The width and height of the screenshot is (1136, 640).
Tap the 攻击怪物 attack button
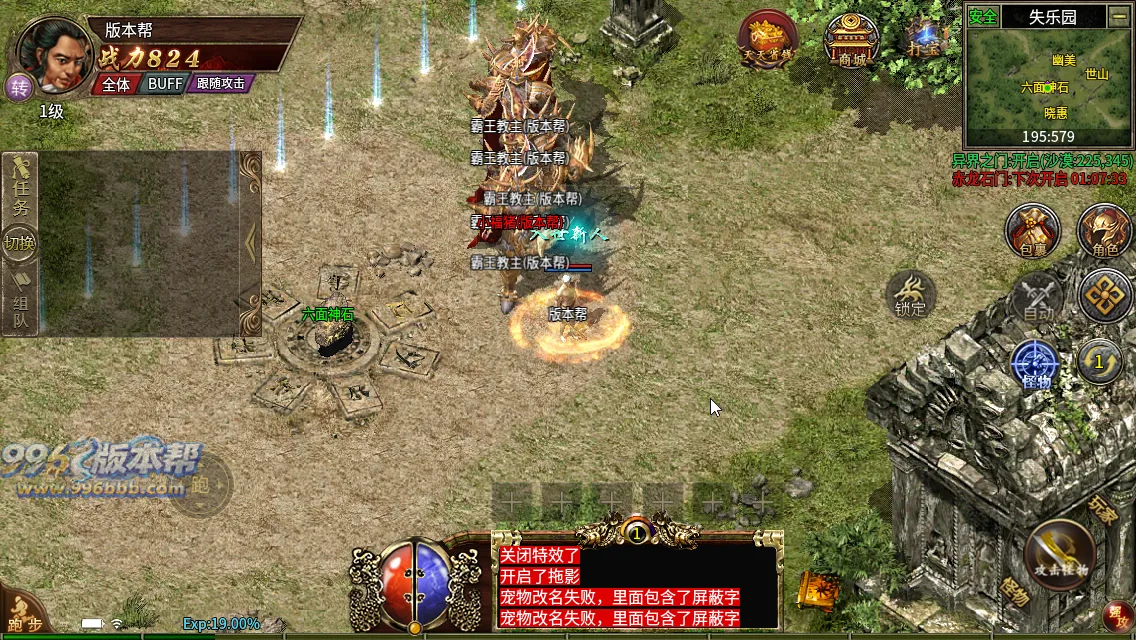(1061, 555)
